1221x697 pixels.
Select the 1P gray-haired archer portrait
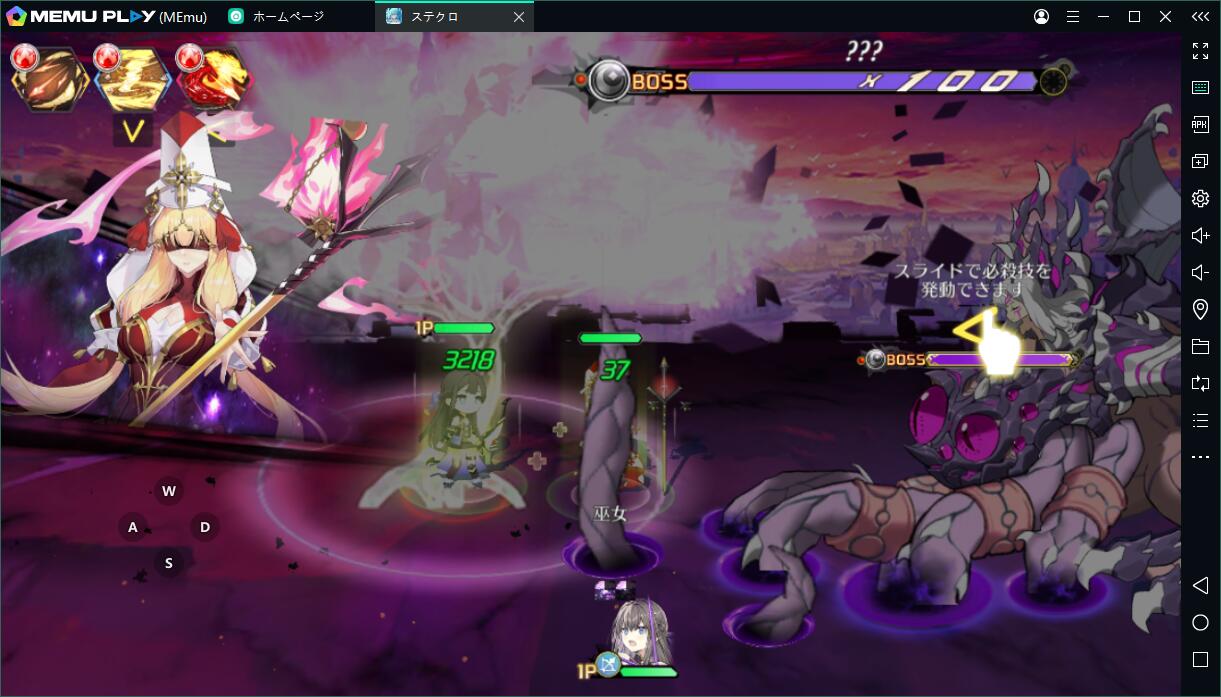pos(641,632)
